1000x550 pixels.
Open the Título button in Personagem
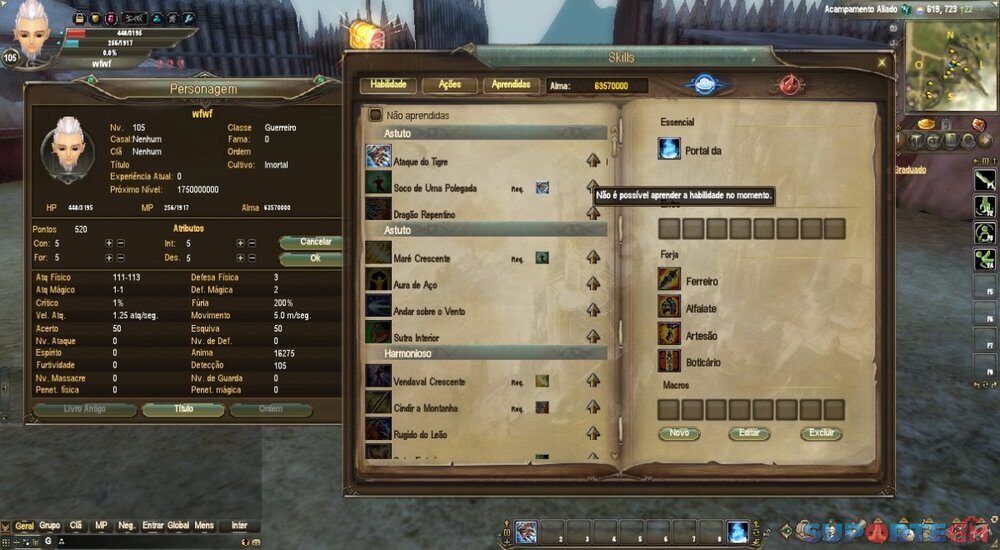tap(182, 409)
